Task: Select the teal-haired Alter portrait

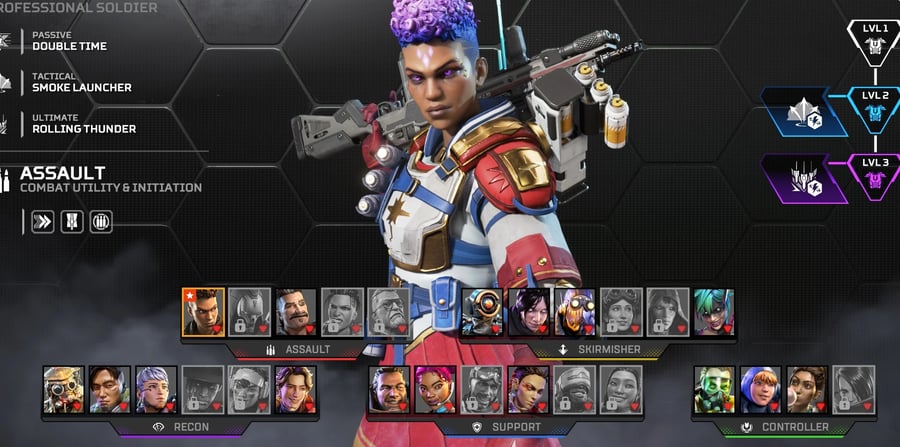Action: coord(714,312)
